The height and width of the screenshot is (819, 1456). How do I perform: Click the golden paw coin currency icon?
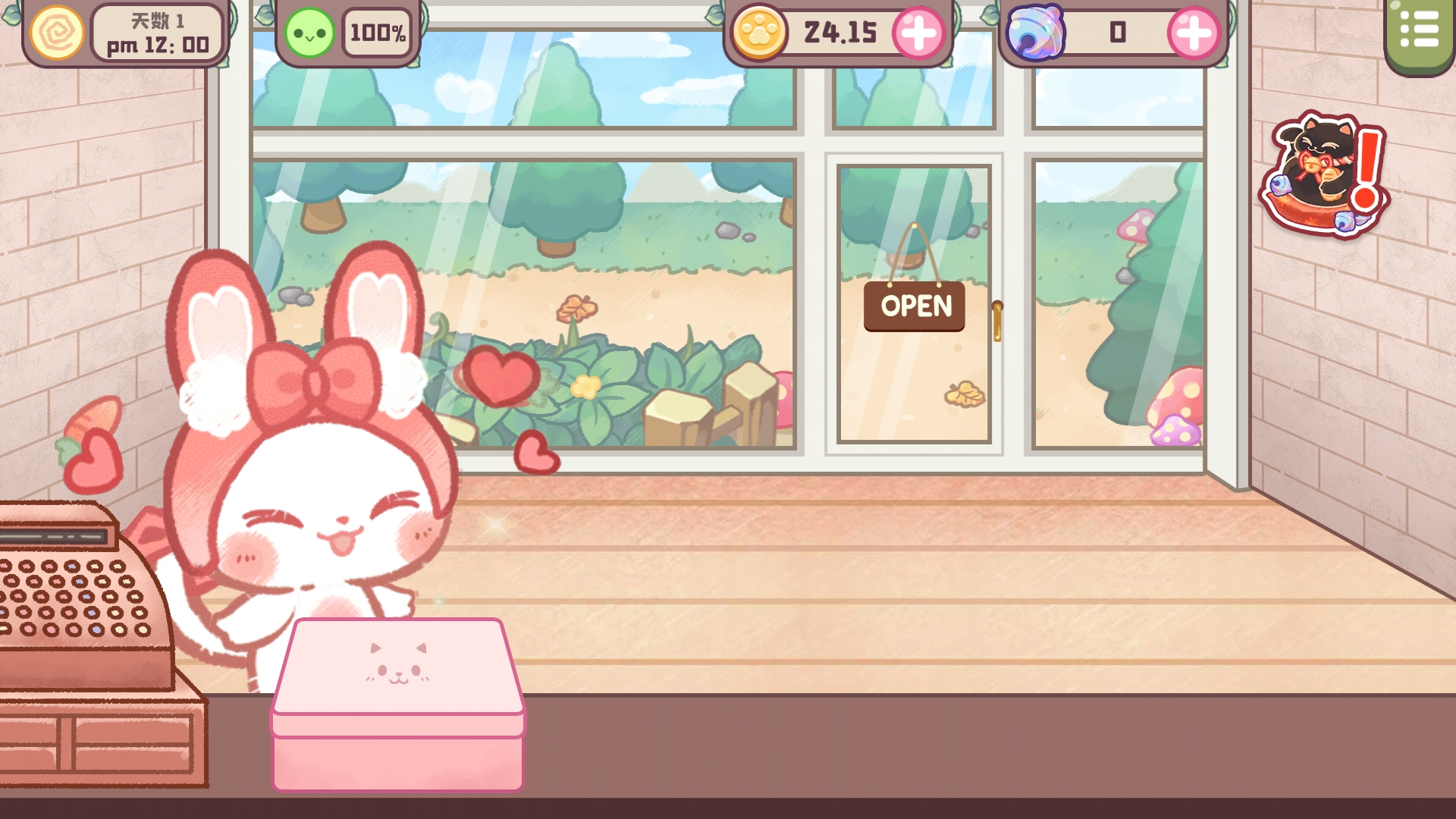[x=760, y=33]
